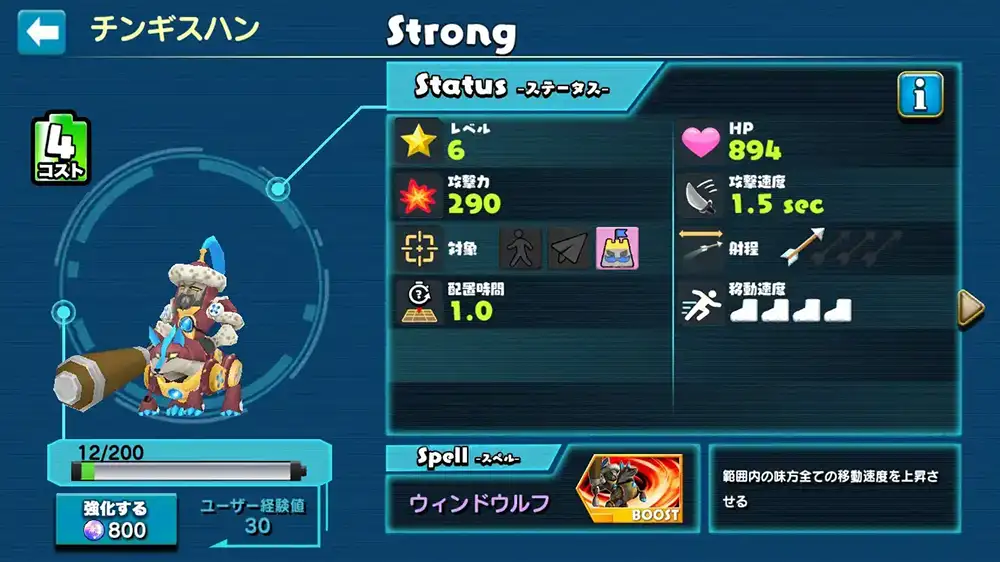Select the ウィンドウルフ spell BOOST icon
Viewport: 1000px width, 562px height.
point(629,490)
